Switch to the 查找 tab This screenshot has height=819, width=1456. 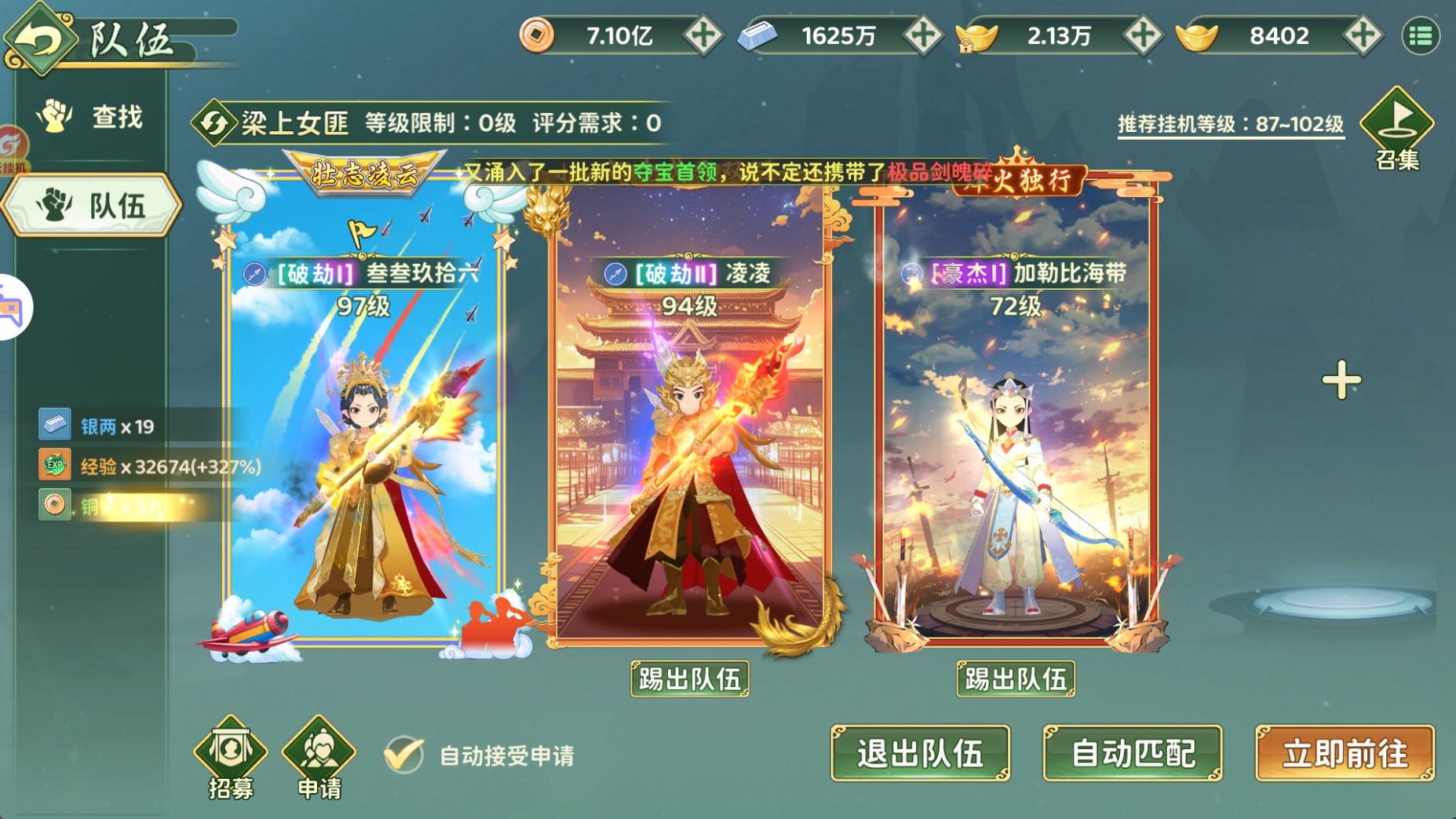coord(89,116)
